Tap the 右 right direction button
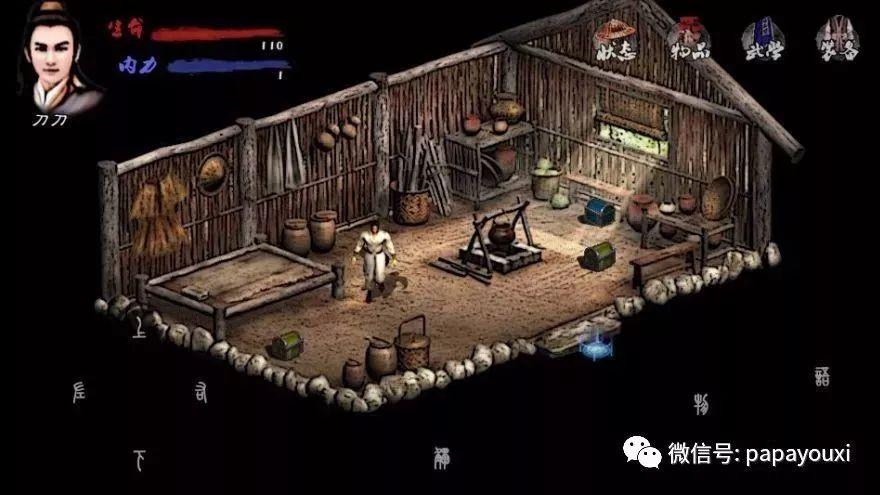The width and height of the screenshot is (880, 495). pos(201,394)
